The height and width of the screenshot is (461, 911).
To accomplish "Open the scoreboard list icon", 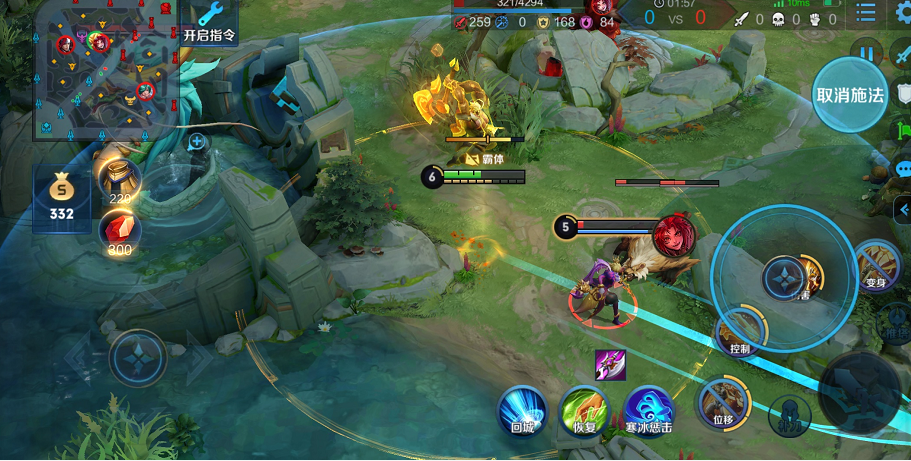I will [x=866, y=14].
